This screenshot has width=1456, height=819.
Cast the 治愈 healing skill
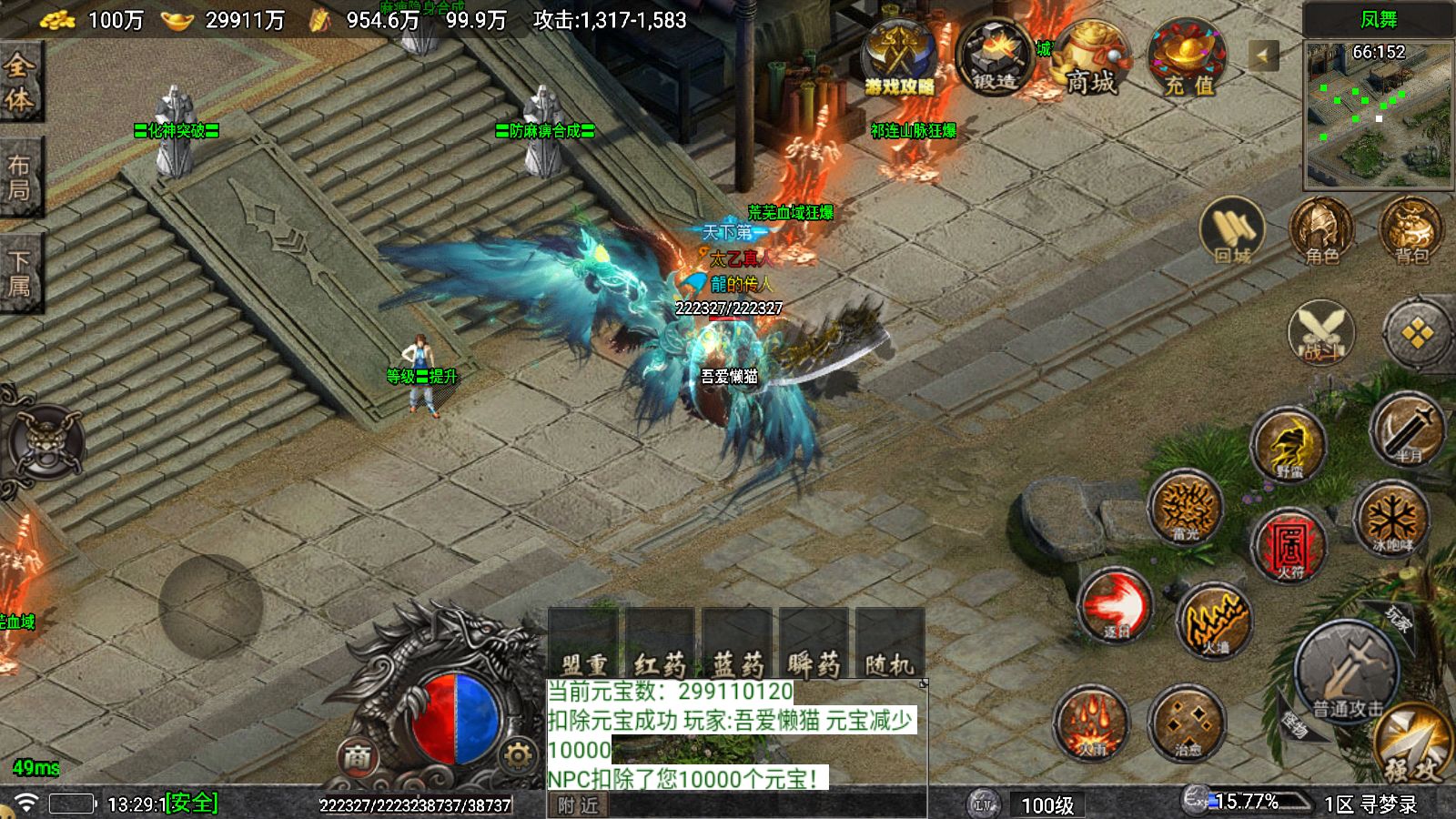tap(1187, 724)
